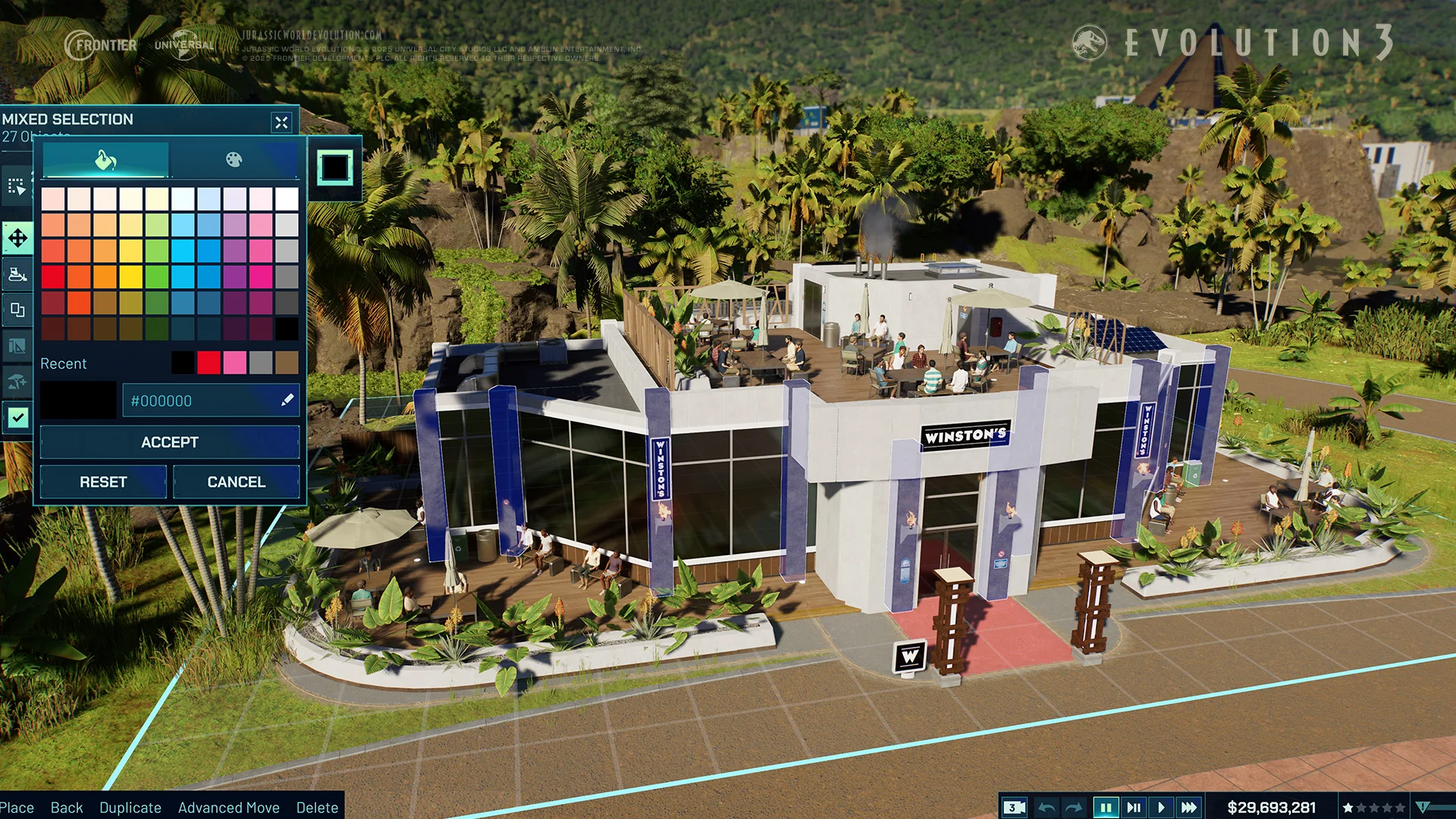The height and width of the screenshot is (819, 1456).
Task: Close the Mixed Selection panel
Action: [x=281, y=122]
